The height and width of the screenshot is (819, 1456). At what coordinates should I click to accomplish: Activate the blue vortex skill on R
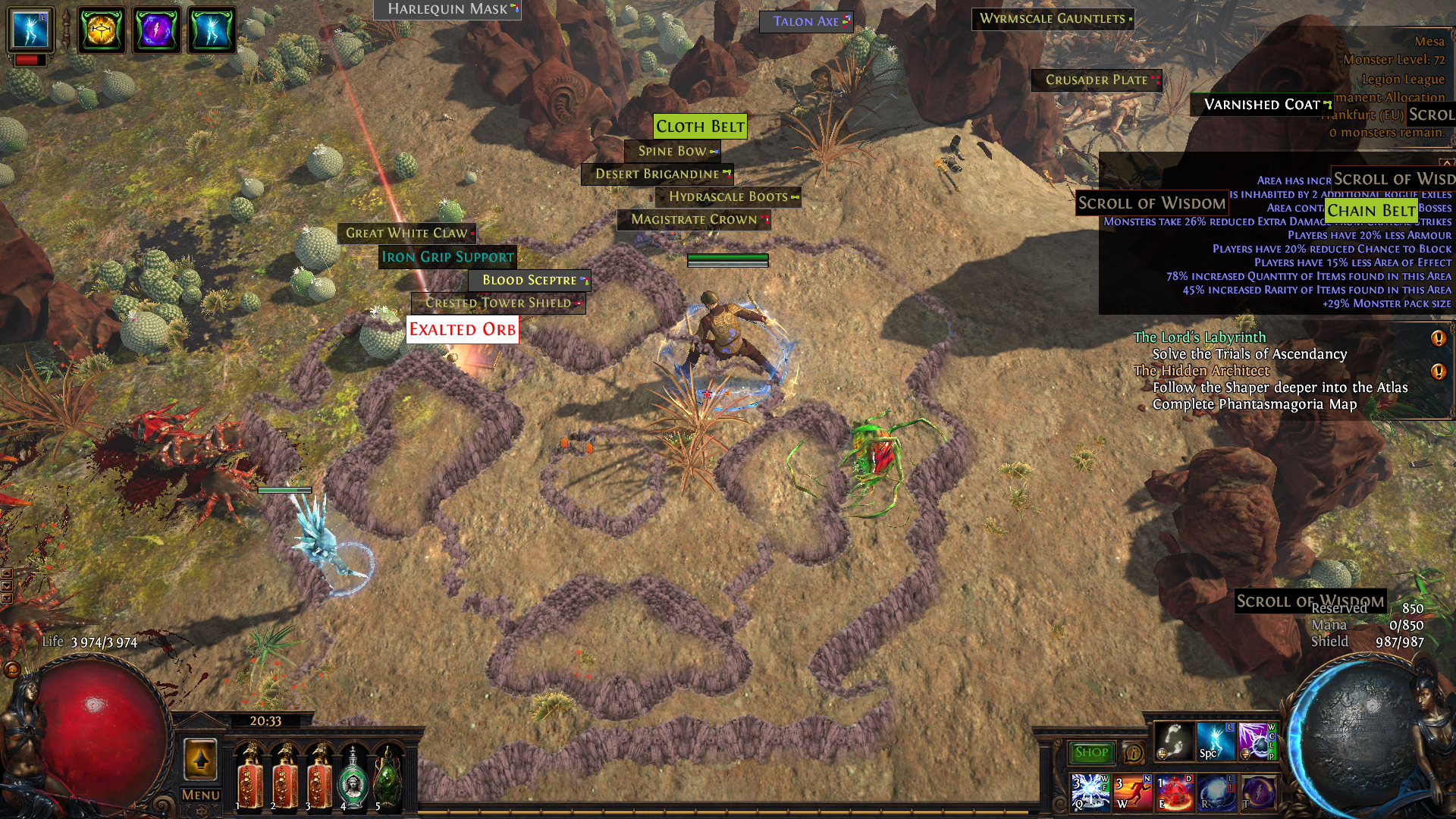pyautogui.click(x=1216, y=791)
